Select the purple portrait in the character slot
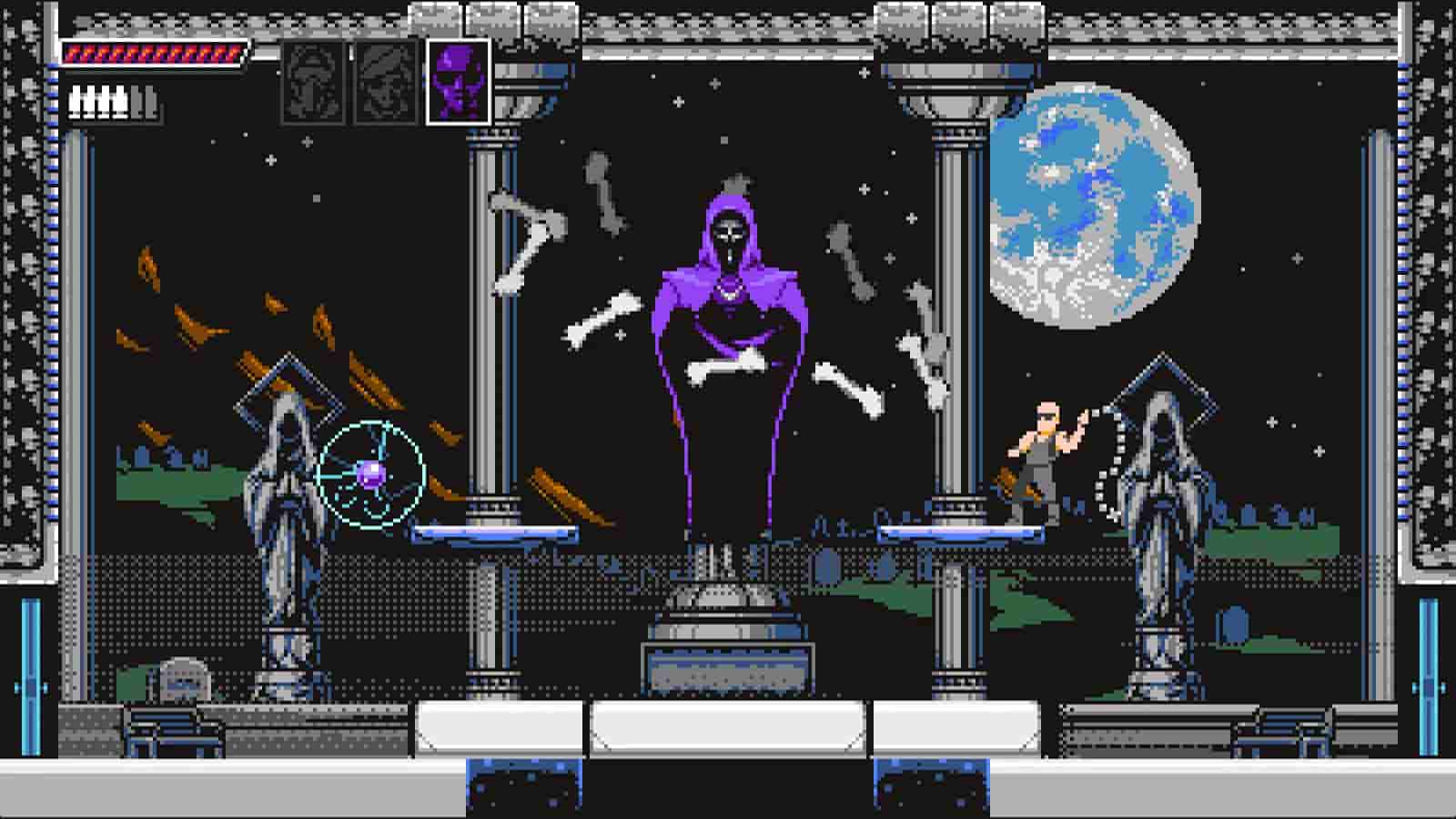The height and width of the screenshot is (819, 1456). click(x=458, y=83)
